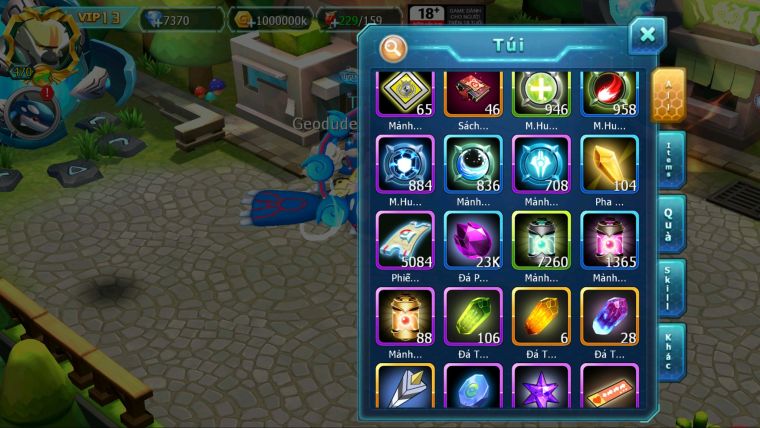Close the Túi inventory window

(x=647, y=36)
